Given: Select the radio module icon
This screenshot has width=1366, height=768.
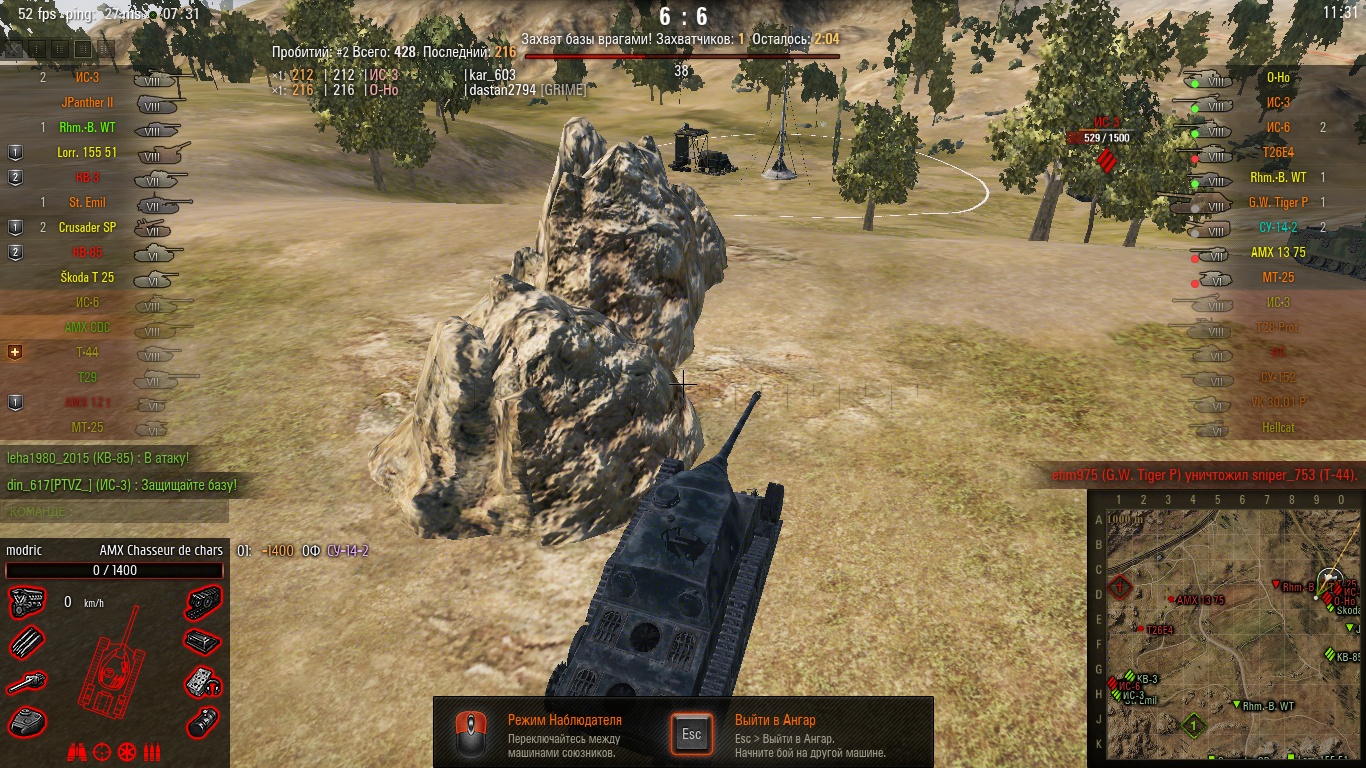Looking at the screenshot, I should [203, 683].
